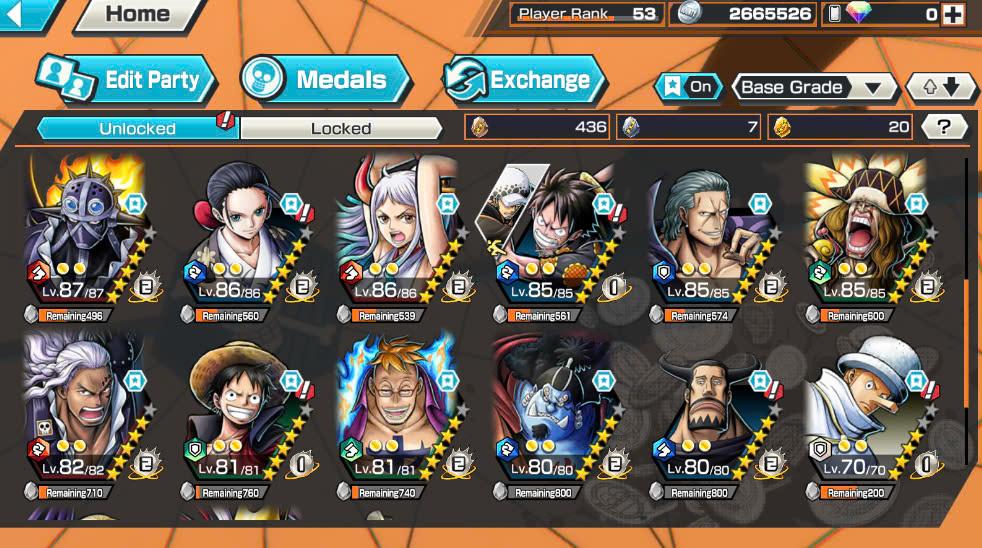Open the Exchange screen

[x=525, y=80]
